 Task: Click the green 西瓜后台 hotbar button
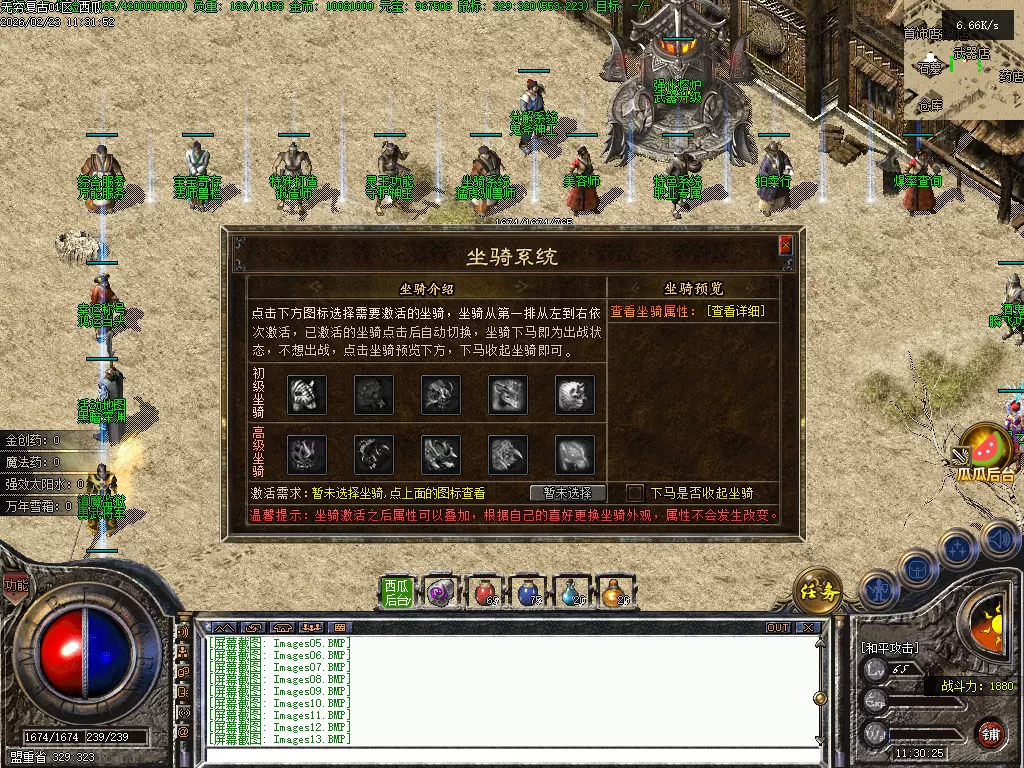click(x=398, y=593)
